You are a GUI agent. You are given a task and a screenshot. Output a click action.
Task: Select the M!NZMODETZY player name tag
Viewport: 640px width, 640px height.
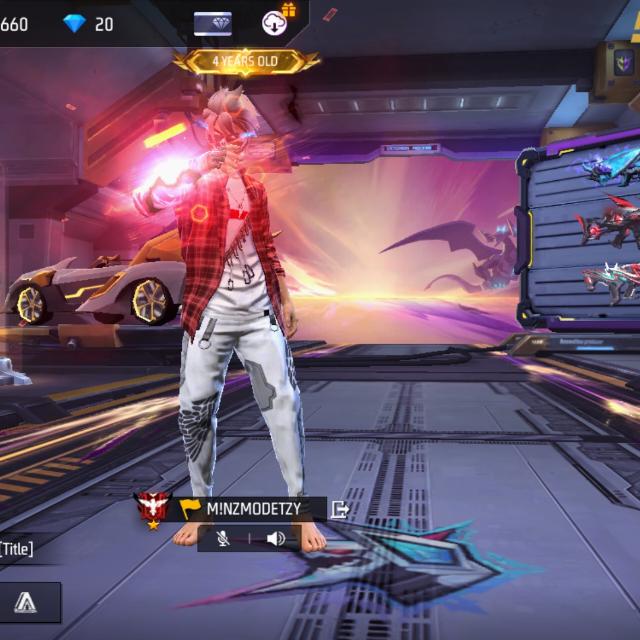250,508
